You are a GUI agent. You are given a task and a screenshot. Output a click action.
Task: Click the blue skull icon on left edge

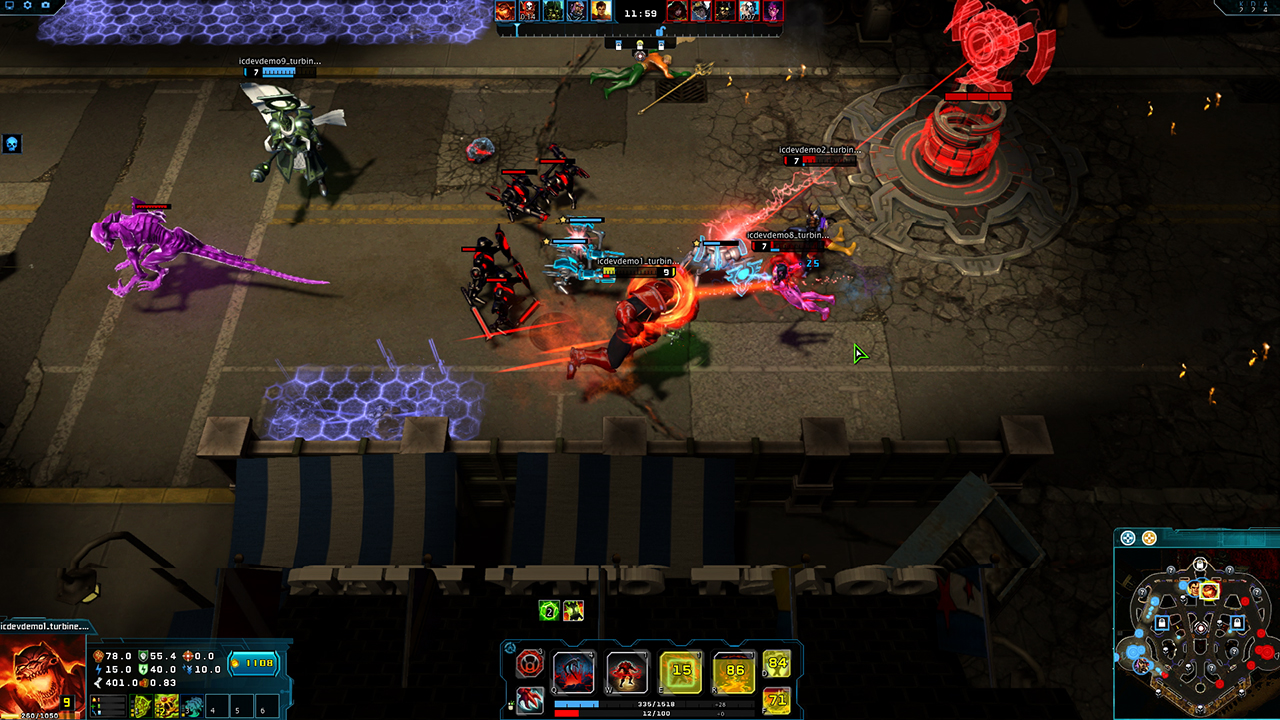(x=12, y=144)
